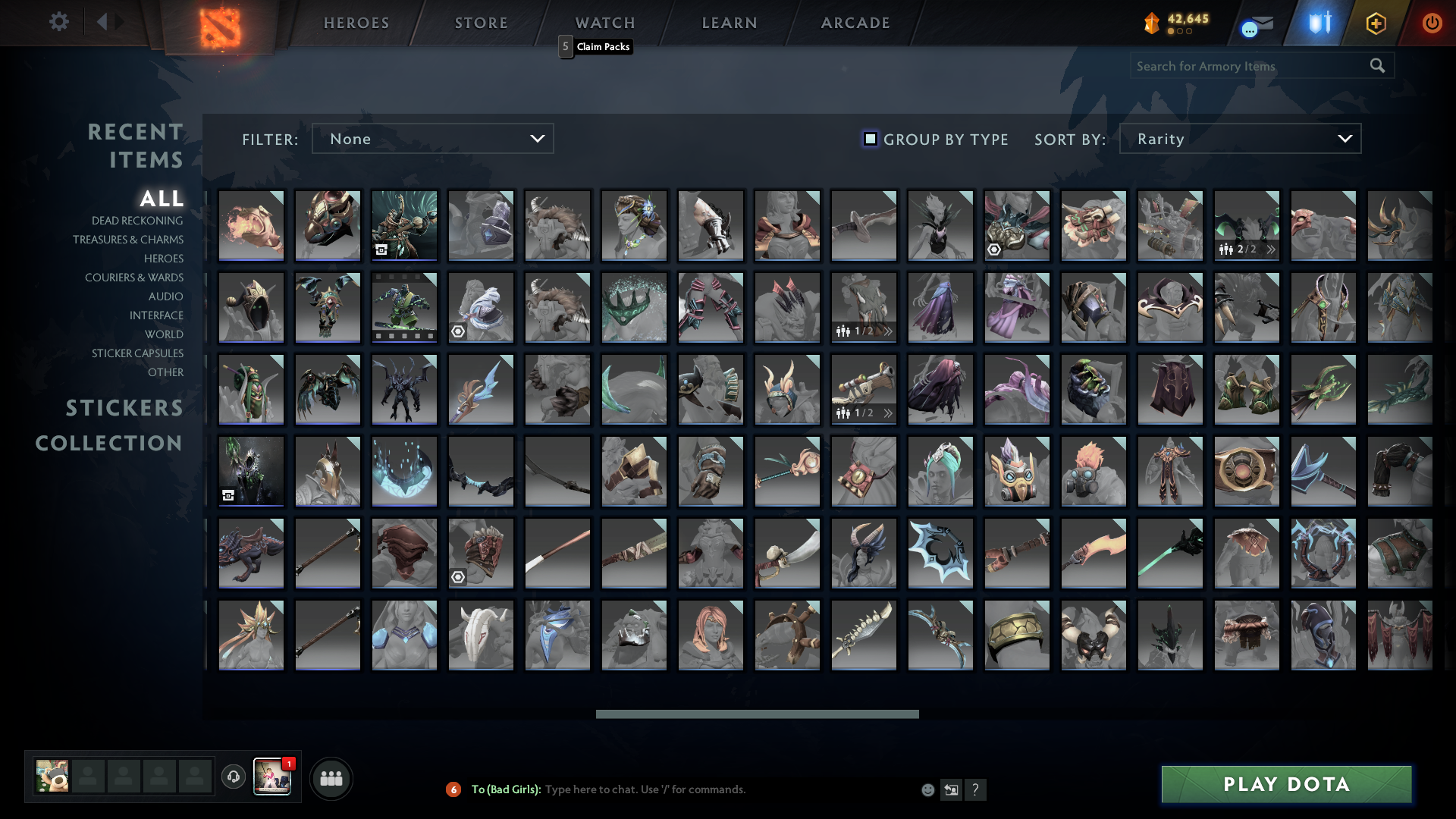Open the emoji picker beside chat bar
1456x819 pixels.
927,789
